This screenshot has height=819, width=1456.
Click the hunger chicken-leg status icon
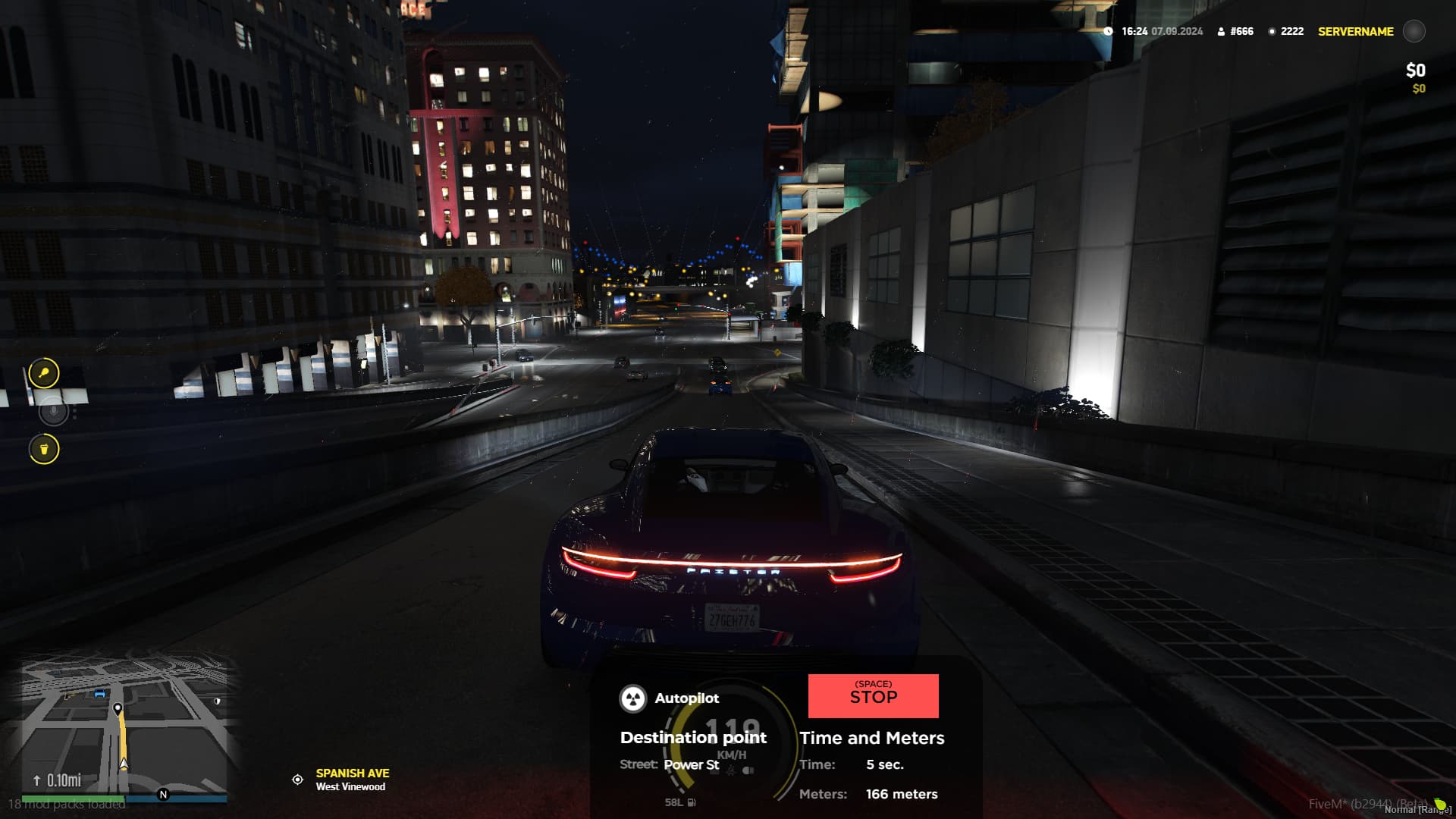[x=43, y=372]
